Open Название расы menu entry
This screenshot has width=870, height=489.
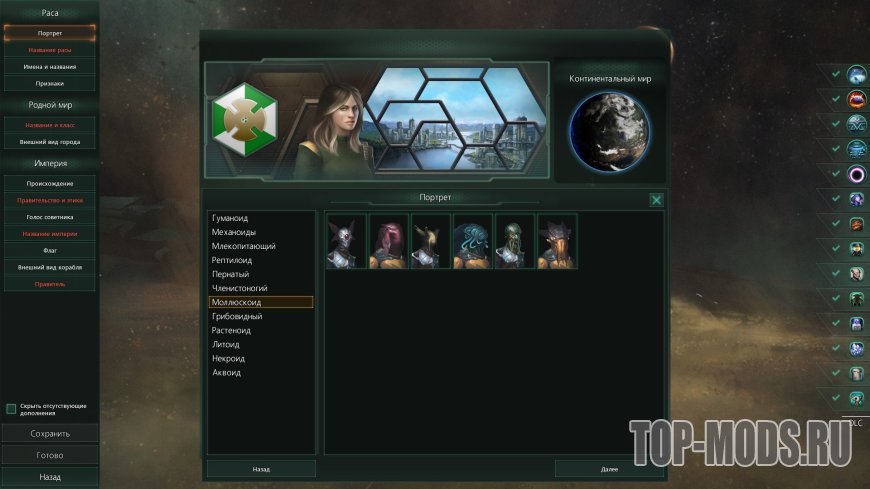point(49,50)
